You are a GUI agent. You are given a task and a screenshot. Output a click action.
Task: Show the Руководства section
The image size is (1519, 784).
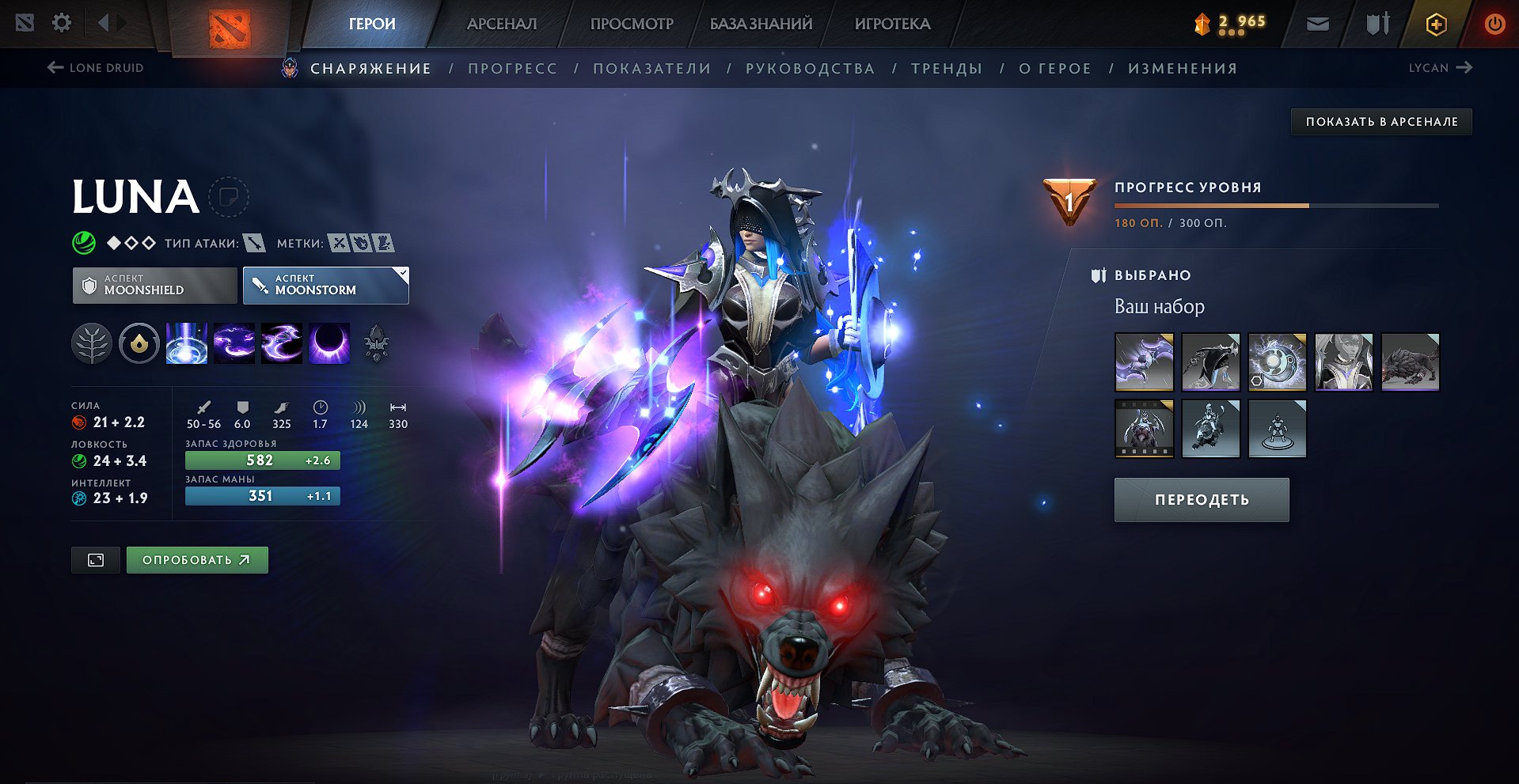tap(810, 69)
